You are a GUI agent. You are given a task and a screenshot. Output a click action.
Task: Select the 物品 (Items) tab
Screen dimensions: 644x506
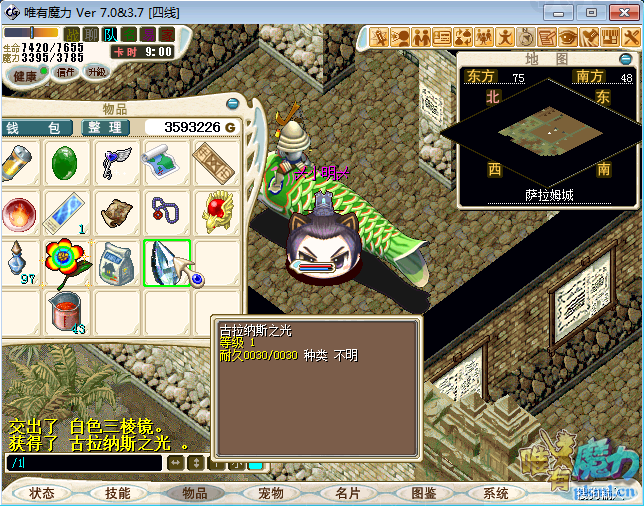194,493
